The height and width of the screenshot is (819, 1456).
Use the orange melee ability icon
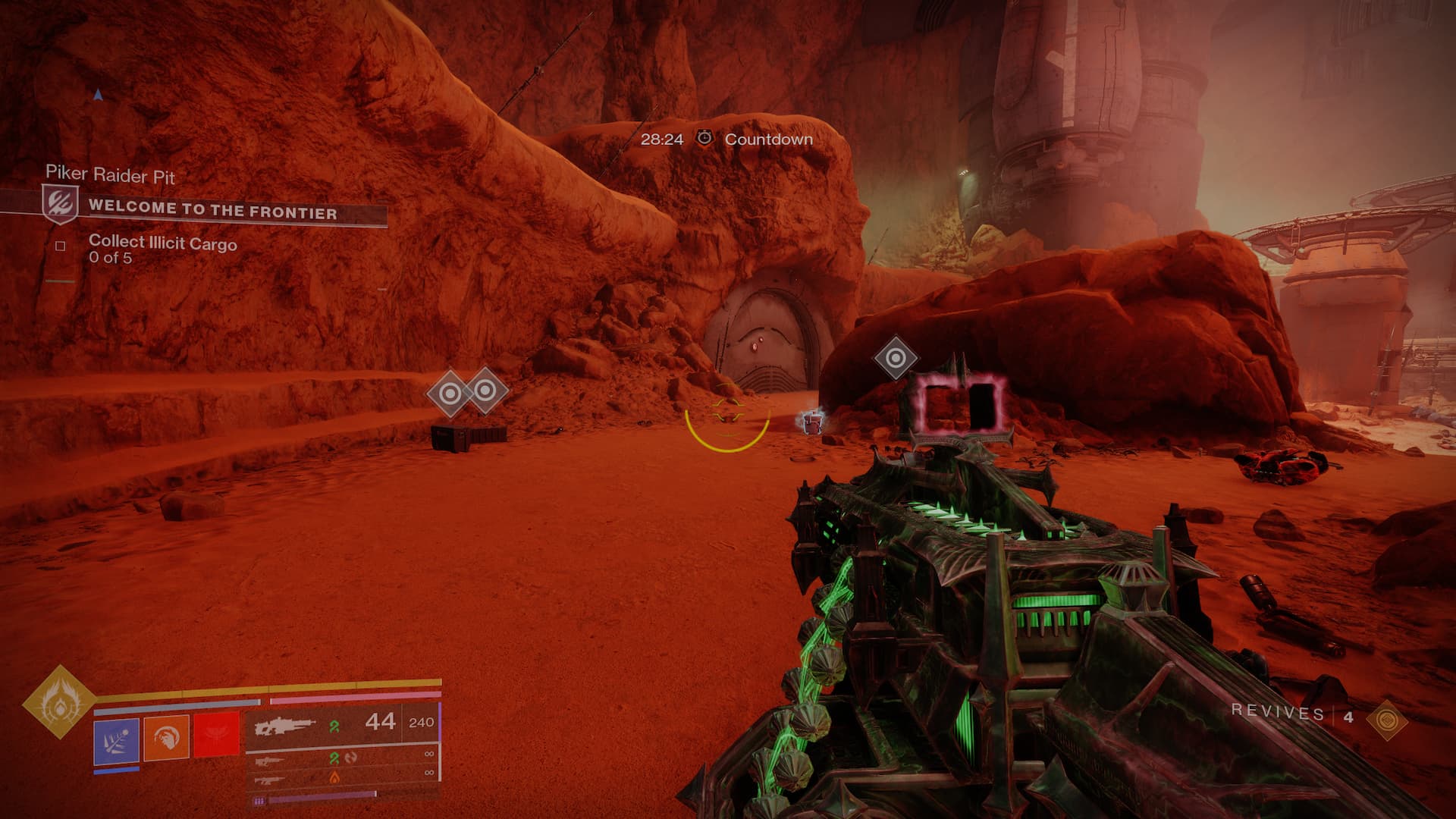(x=166, y=738)
